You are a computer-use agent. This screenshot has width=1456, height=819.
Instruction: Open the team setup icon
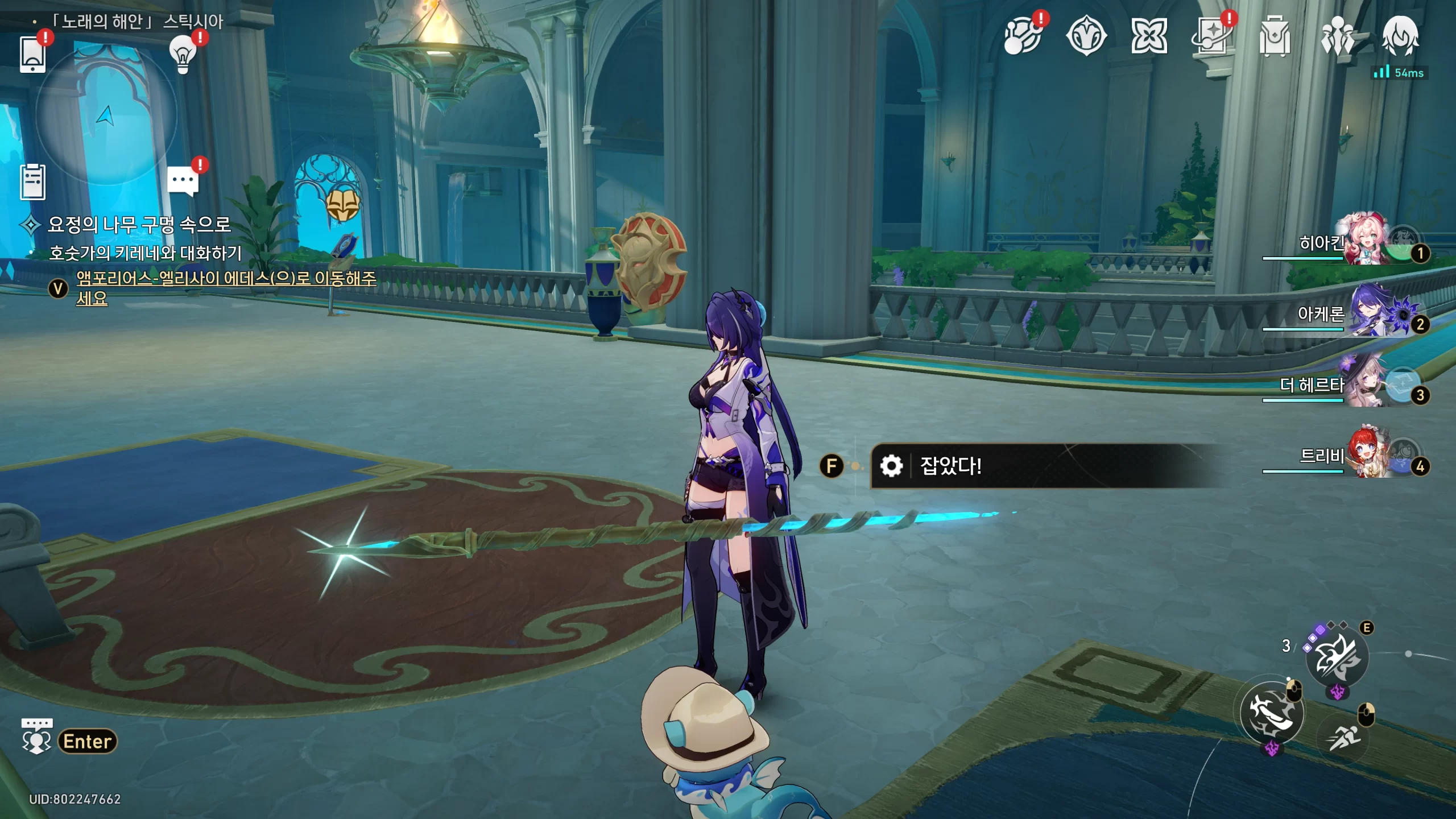(1338, 36)
